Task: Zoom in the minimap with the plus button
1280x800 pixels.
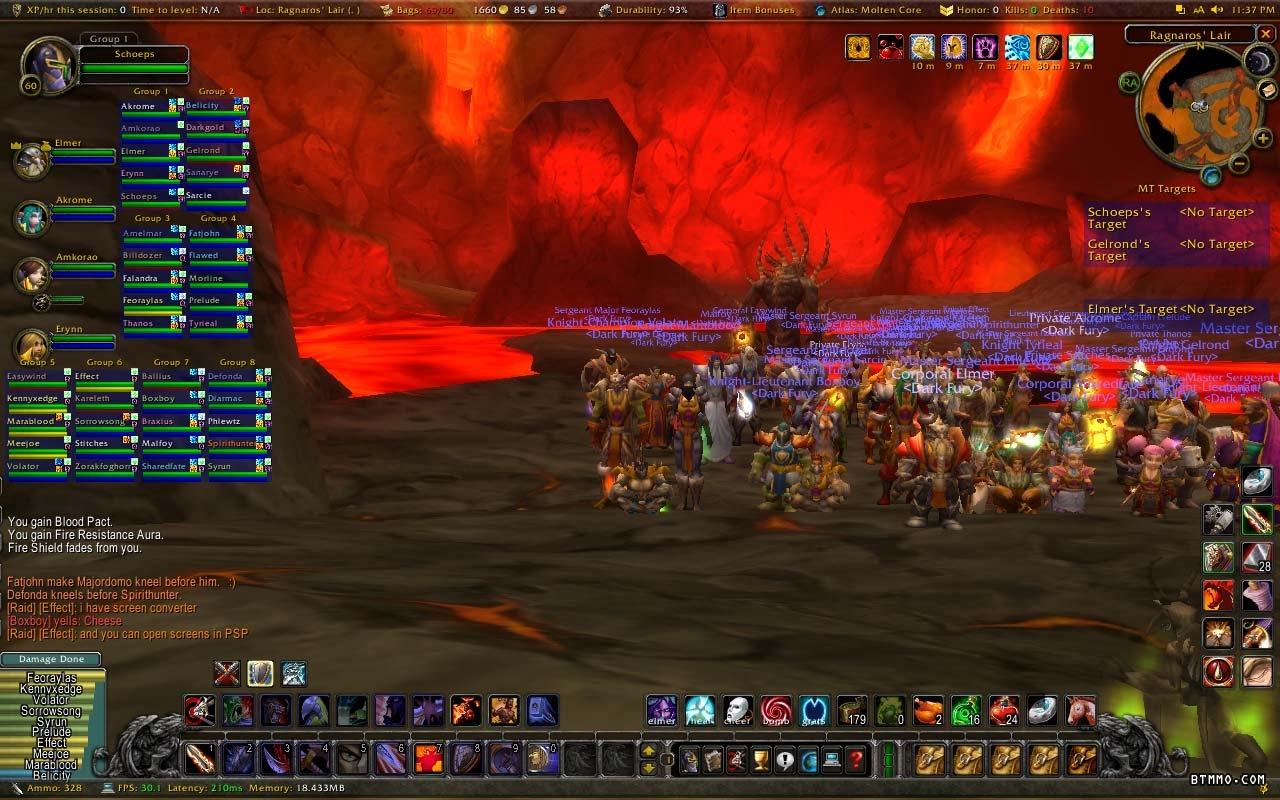Action: coord(1262,138)
